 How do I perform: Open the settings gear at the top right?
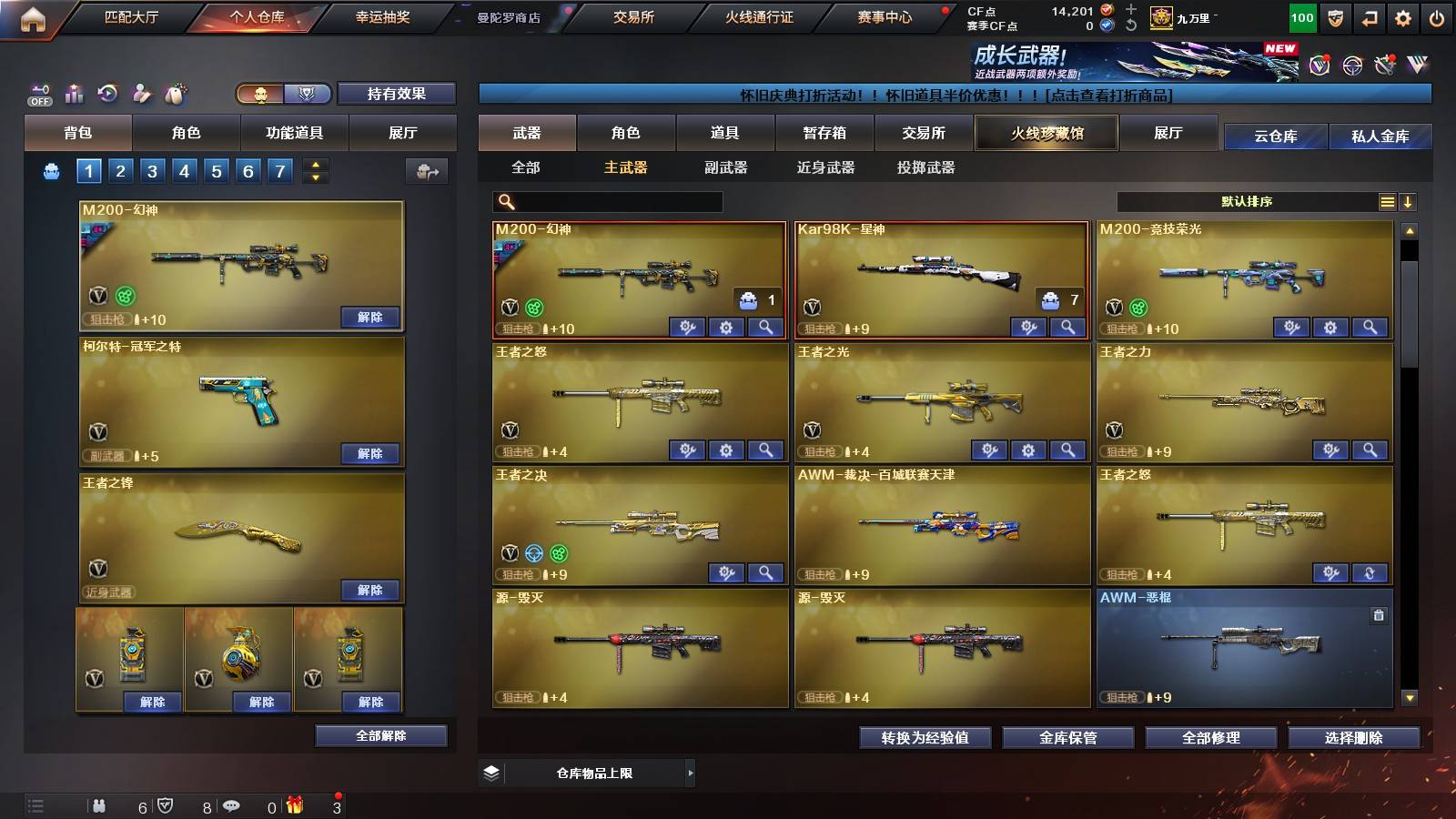click(x=1402, y=16)
